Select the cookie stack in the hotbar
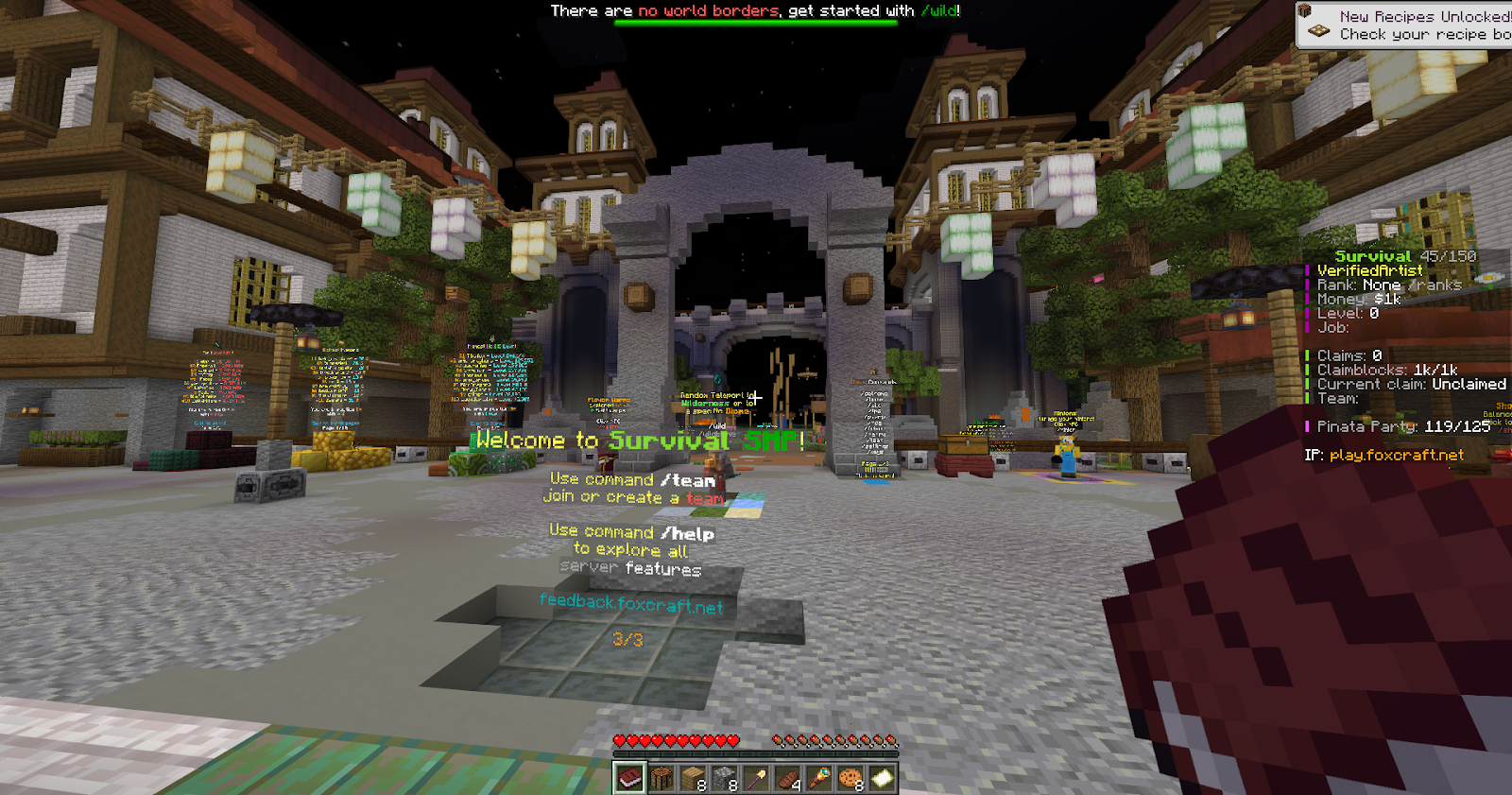Image resolution: width=1512 pixels, height=795 pixels. pyautogui.click(x=850, y=778)
